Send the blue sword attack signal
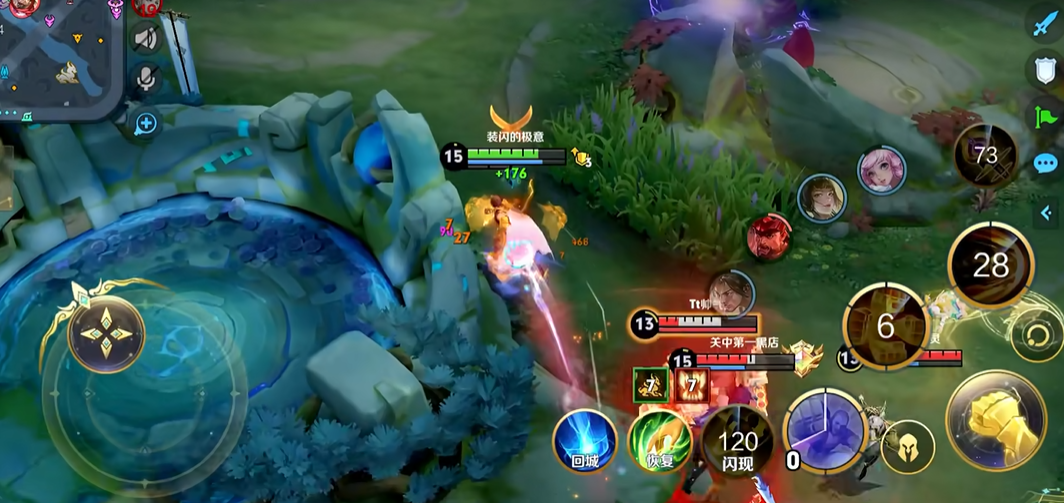The width and height of the screenshot is (1064, 503). [x=1046, y=24]
